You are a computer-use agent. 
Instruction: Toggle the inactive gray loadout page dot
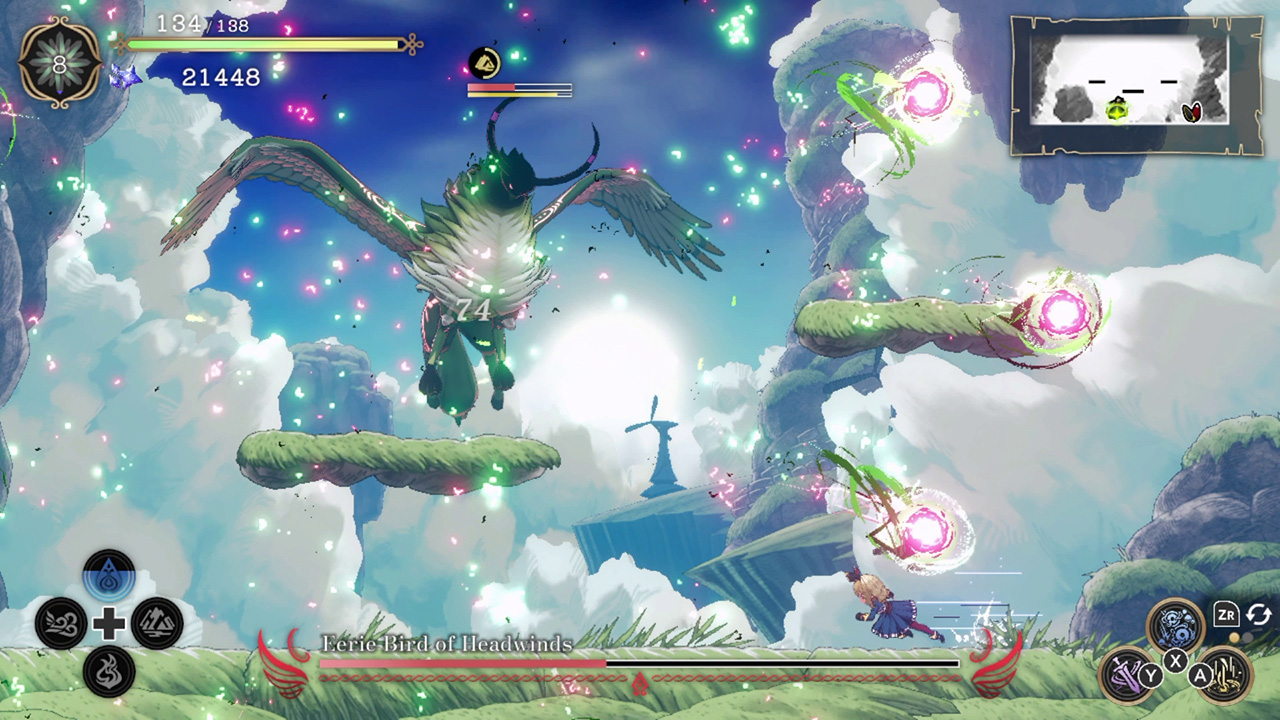[x=1248, y=637]
